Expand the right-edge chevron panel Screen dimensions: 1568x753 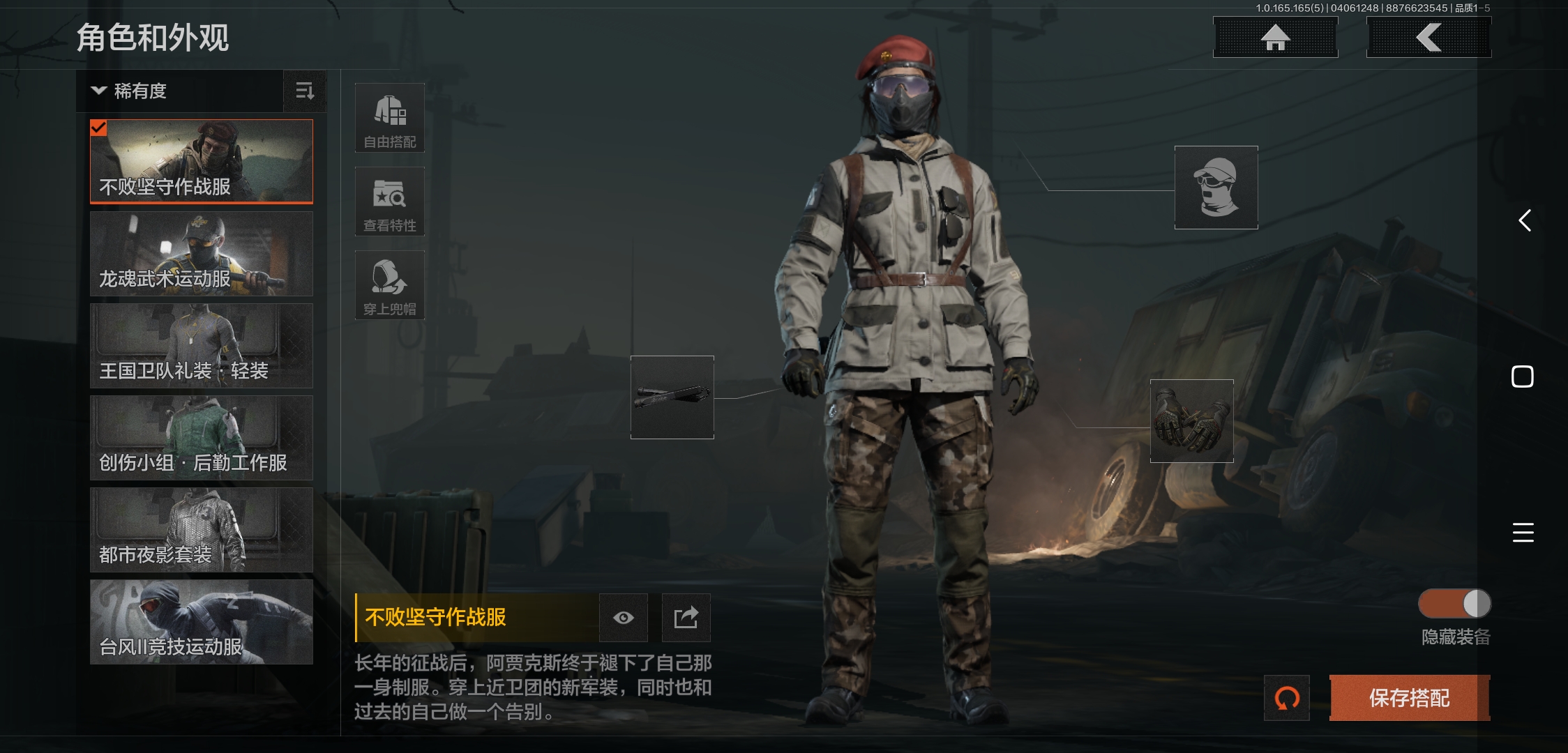[1524, 221]
